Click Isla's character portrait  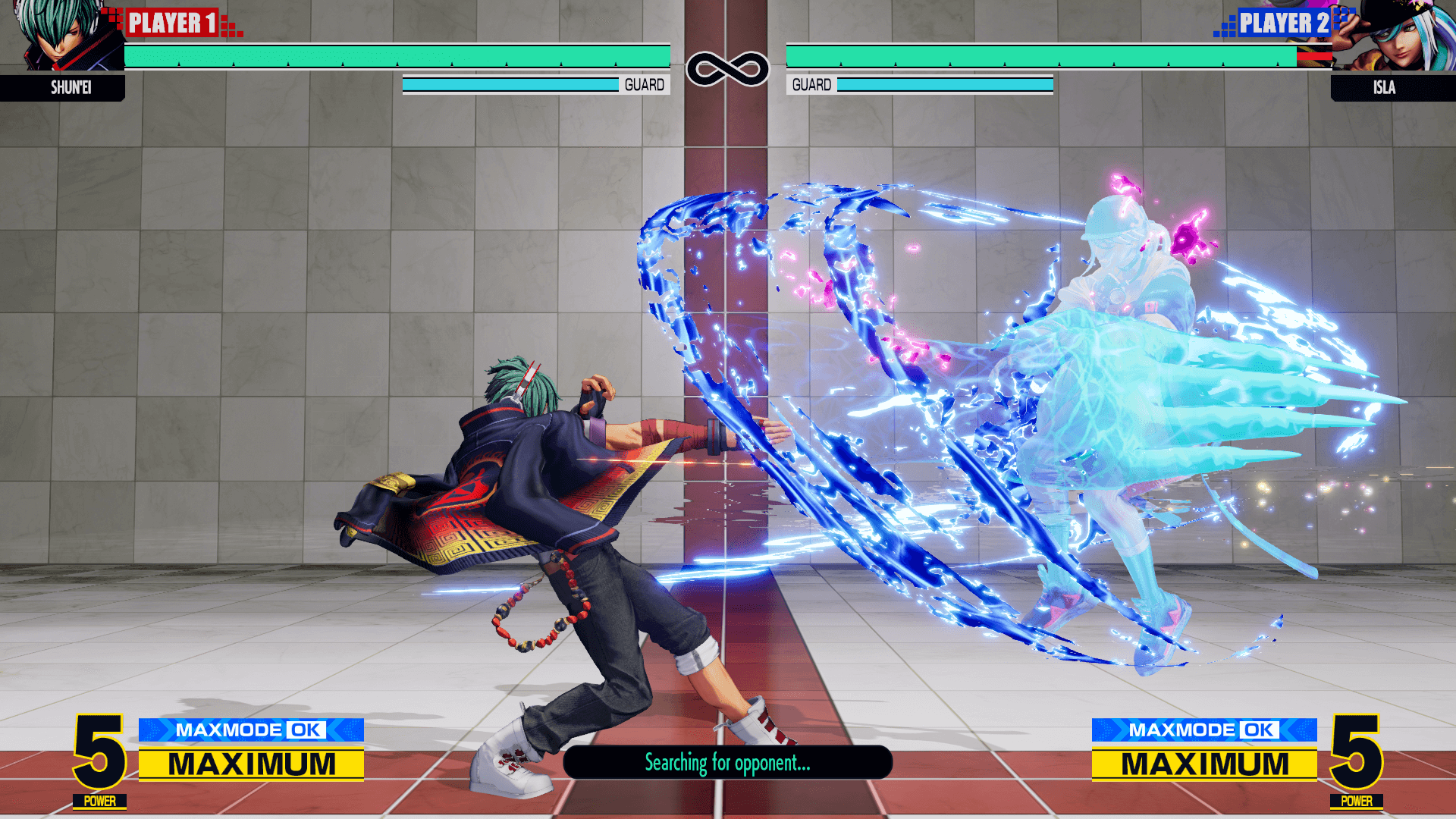tap(1394, 36)
